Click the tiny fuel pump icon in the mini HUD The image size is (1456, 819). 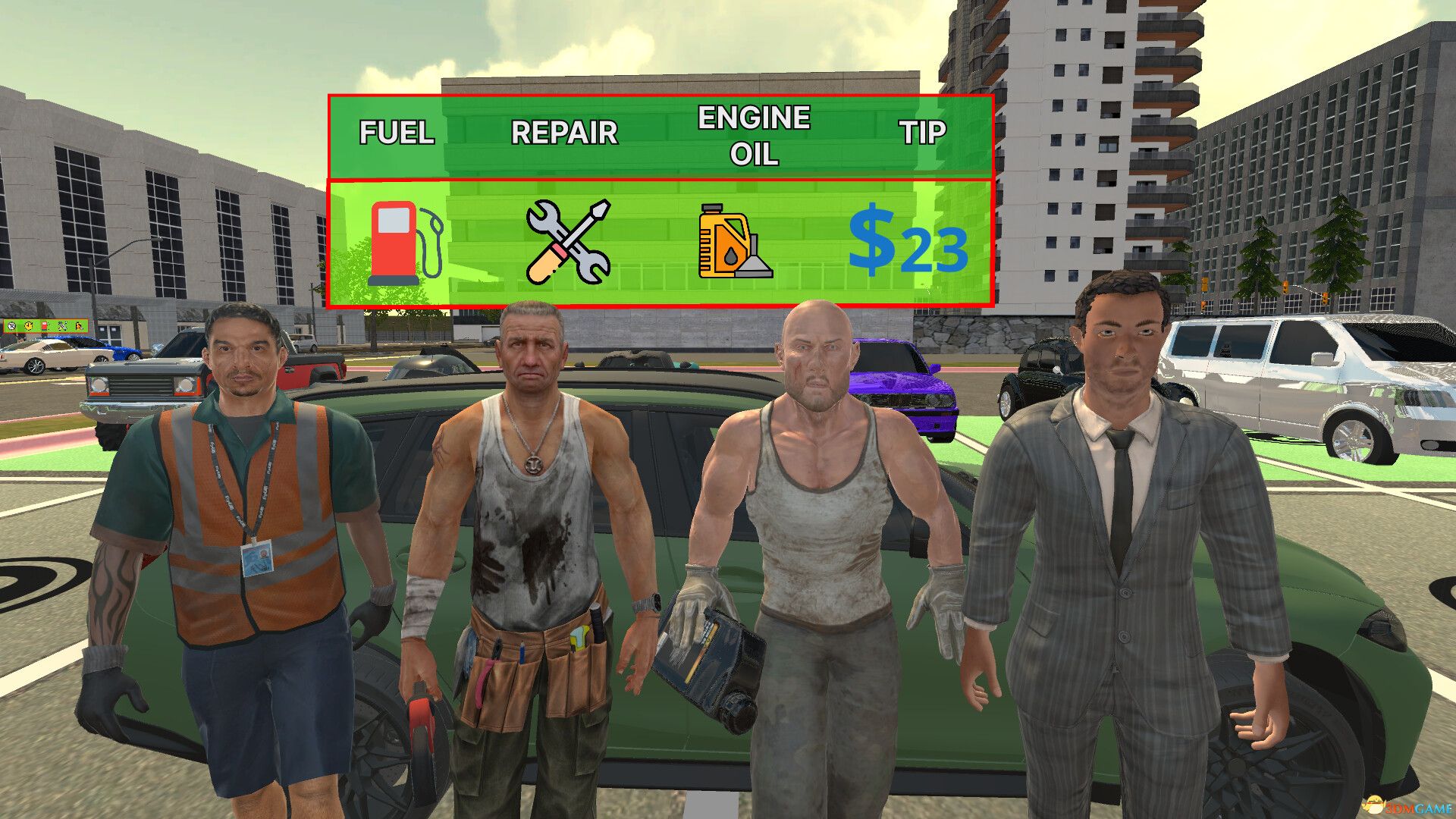44,326
